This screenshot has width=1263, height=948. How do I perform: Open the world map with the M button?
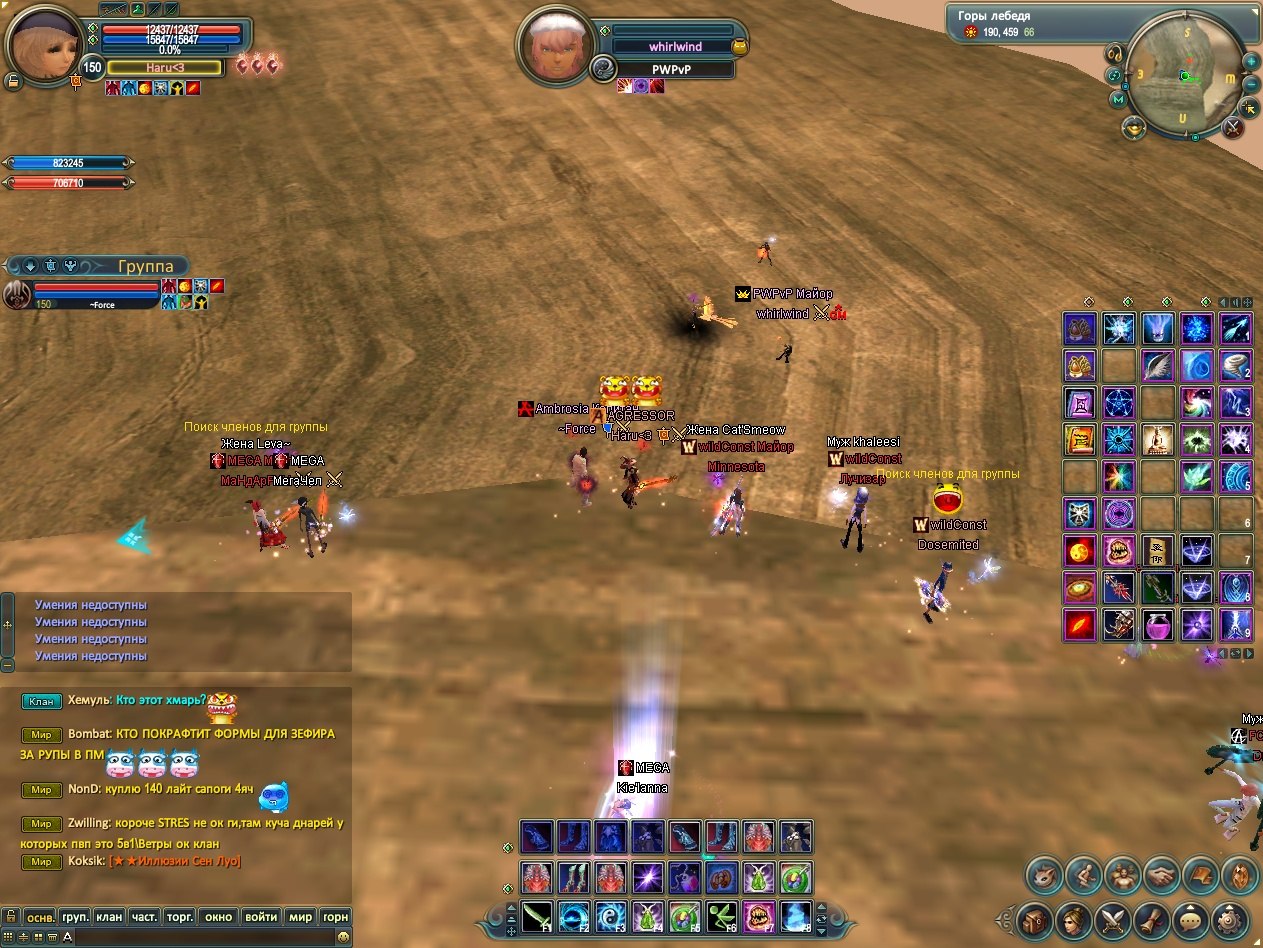(1118, 99)
